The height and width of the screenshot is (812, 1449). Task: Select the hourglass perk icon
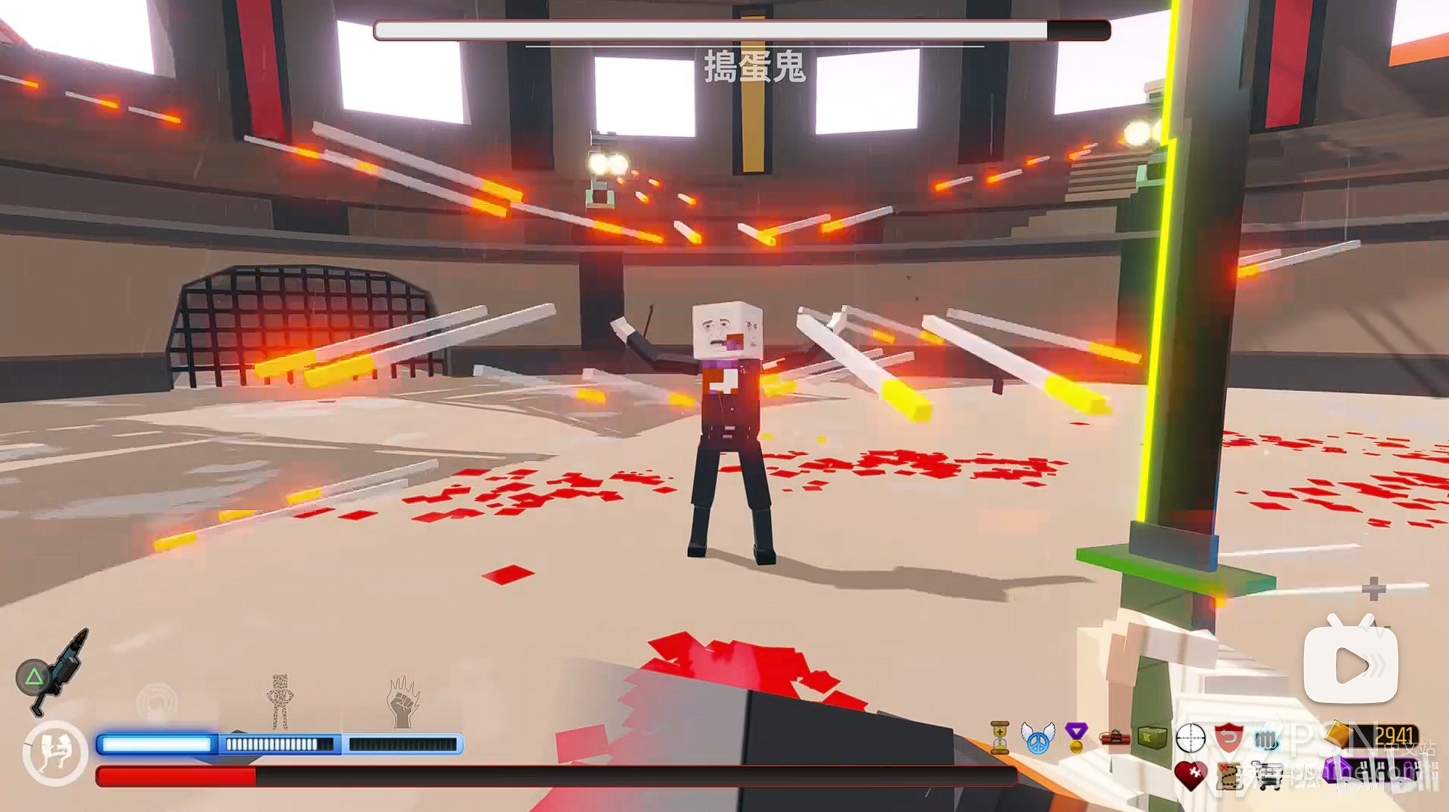(999, 738)
